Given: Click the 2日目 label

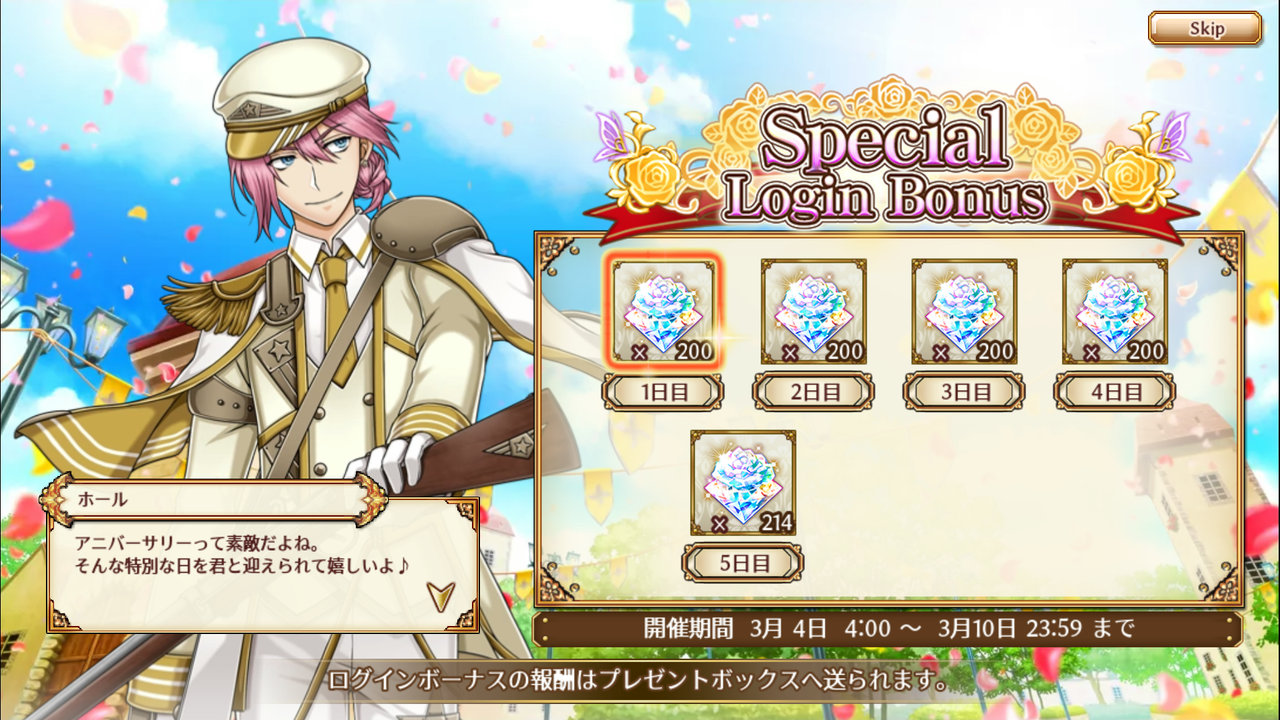Looking at the screenshot, I should (813, 391).
